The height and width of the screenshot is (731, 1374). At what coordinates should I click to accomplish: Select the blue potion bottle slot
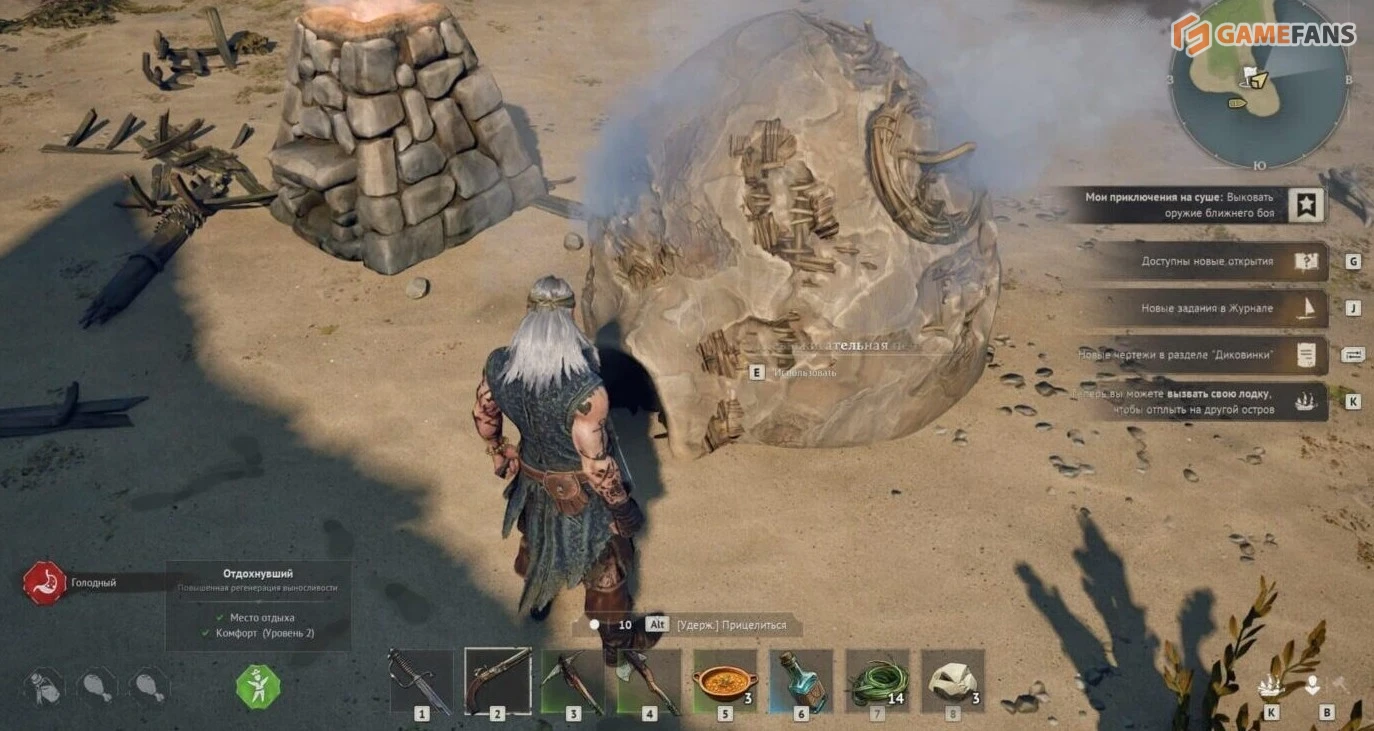[x=801, y=681]
